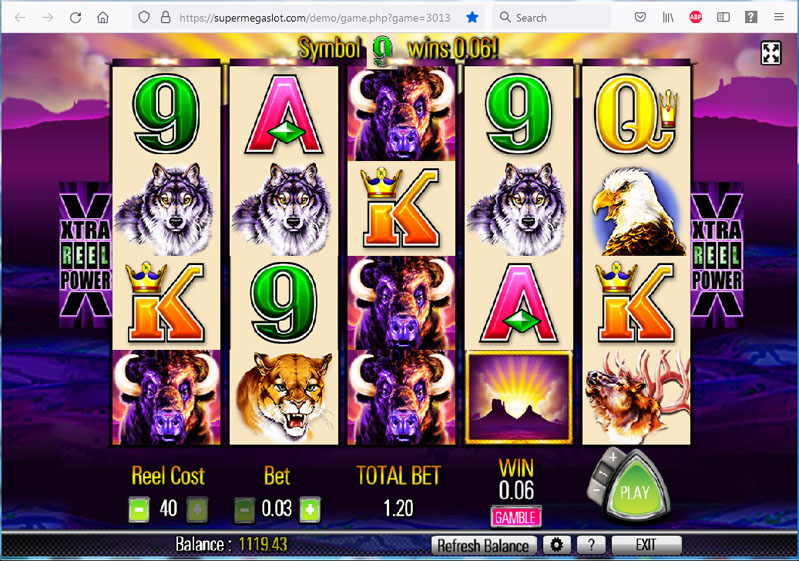This screenshot has height=561, width=799.
Task: Reload the page in the browser toolbar
Action: (76, 17)
